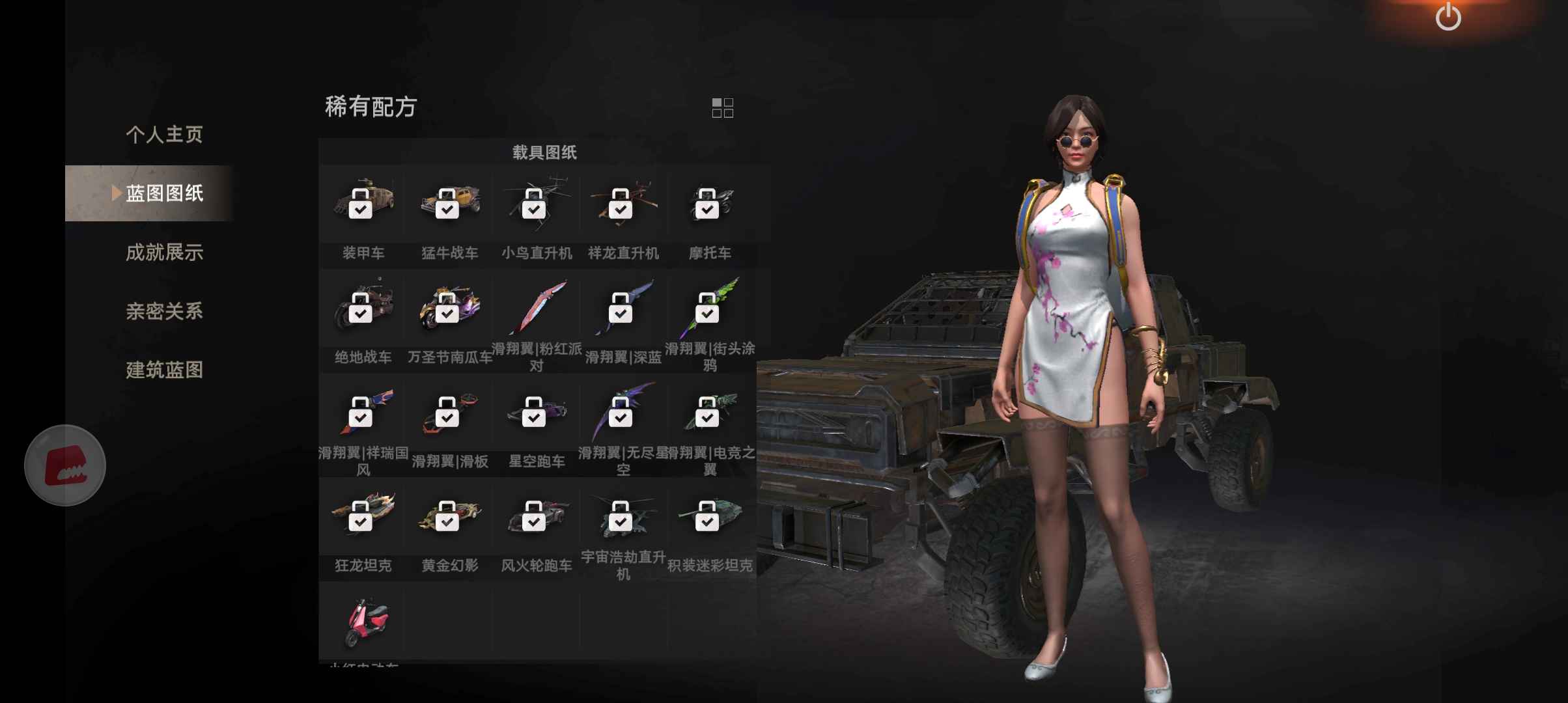Go to the 建筑蓝图 tab
The height and width of the screenshot is (703, 1568).
tap(164, 370)
